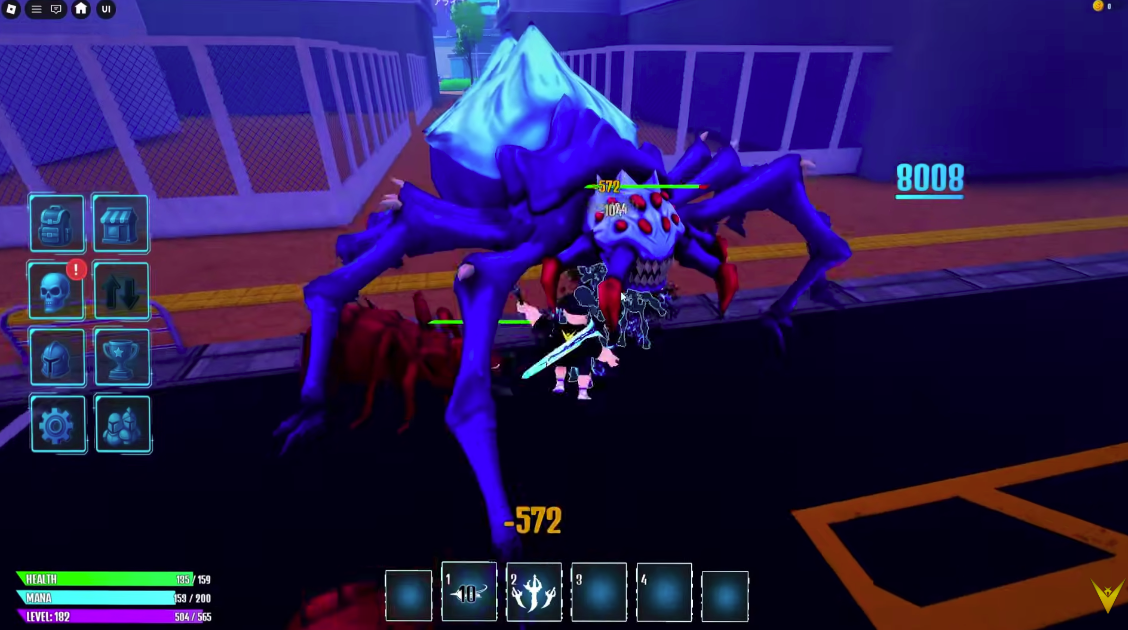1128x630 pixels.
Task: Open the knight helmet equipment menu
Action: (x=56, y=357)
